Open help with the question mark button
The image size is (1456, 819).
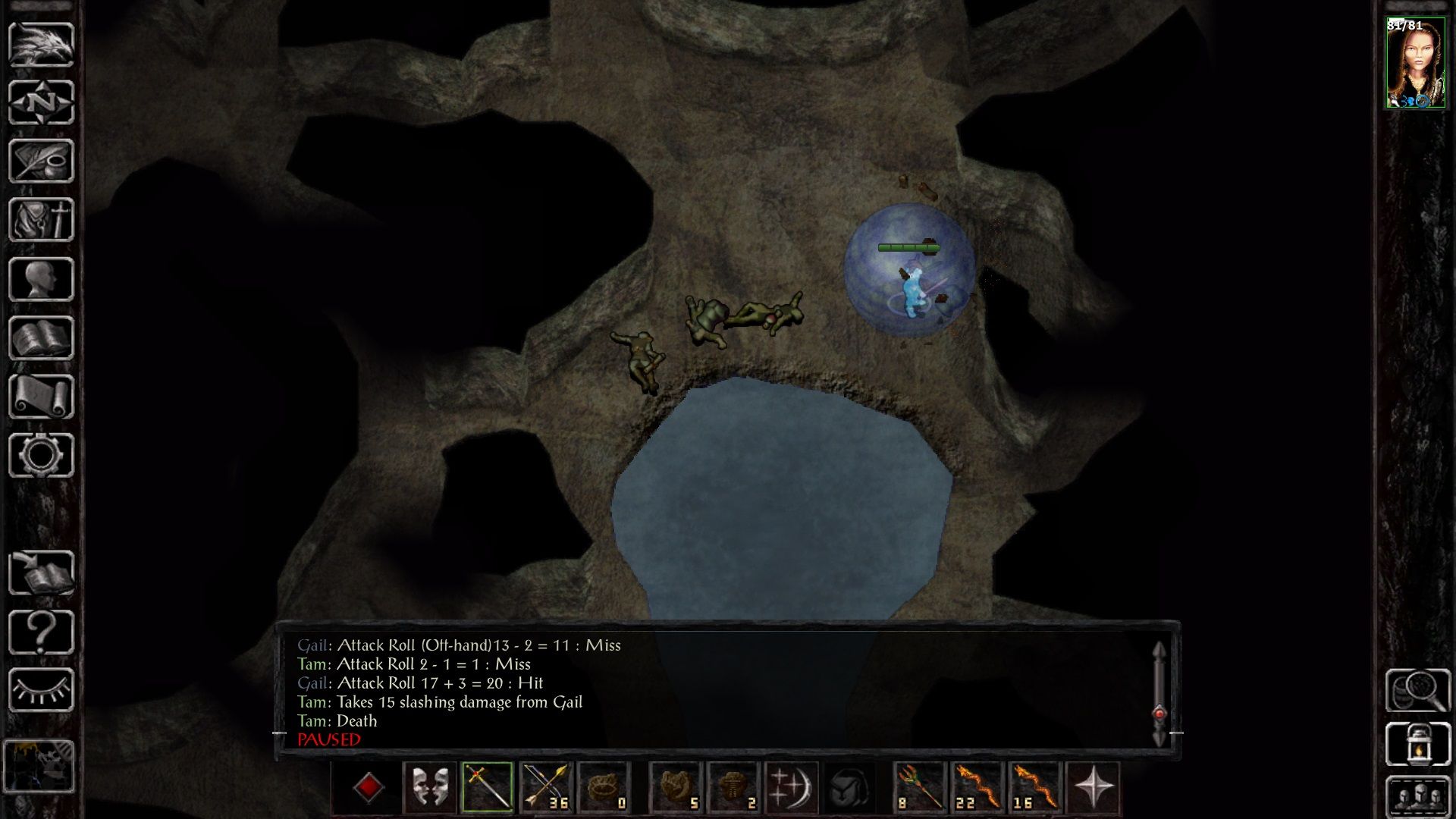click(41, 632)
